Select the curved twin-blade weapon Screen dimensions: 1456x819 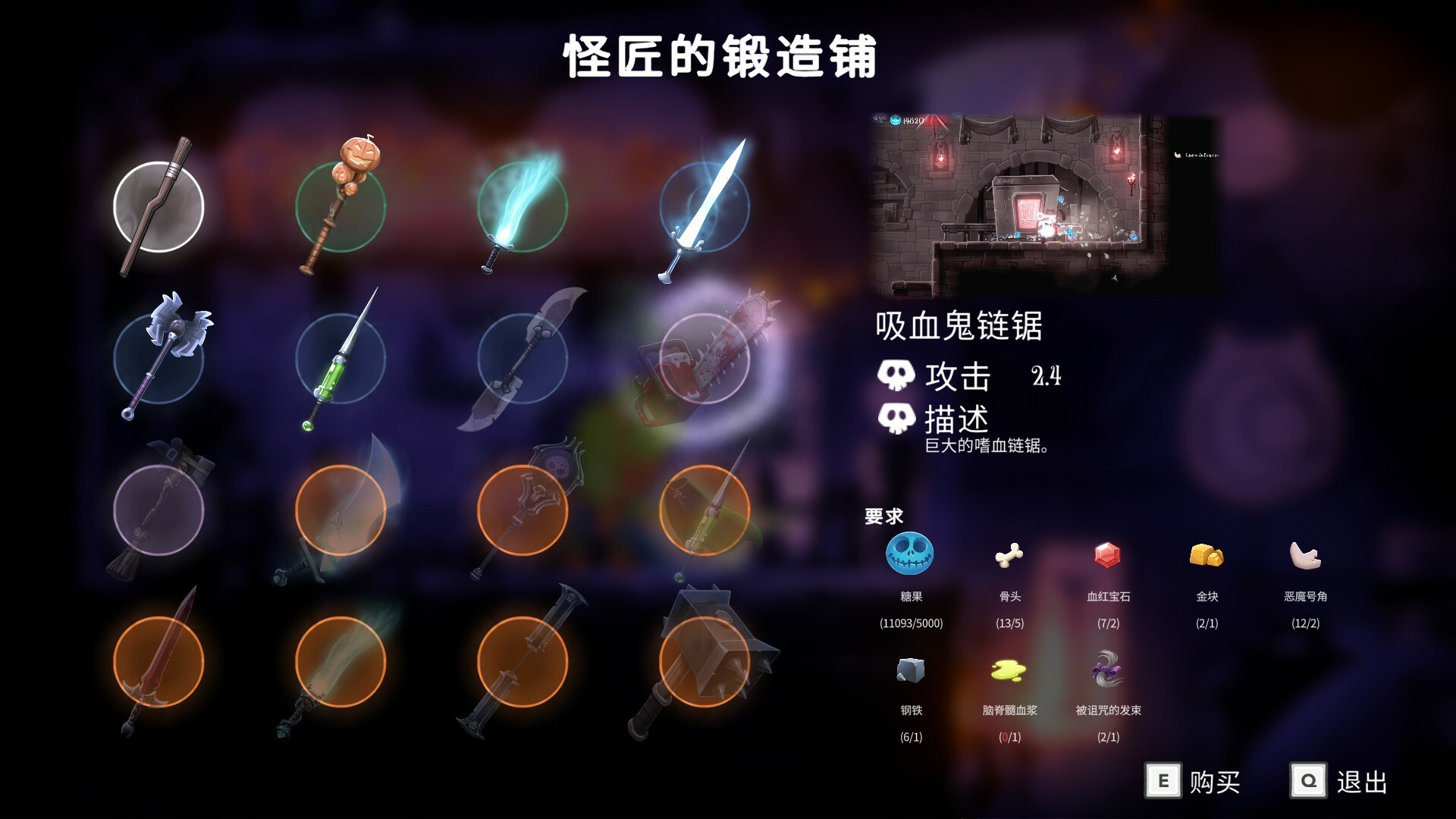point(523,360)
